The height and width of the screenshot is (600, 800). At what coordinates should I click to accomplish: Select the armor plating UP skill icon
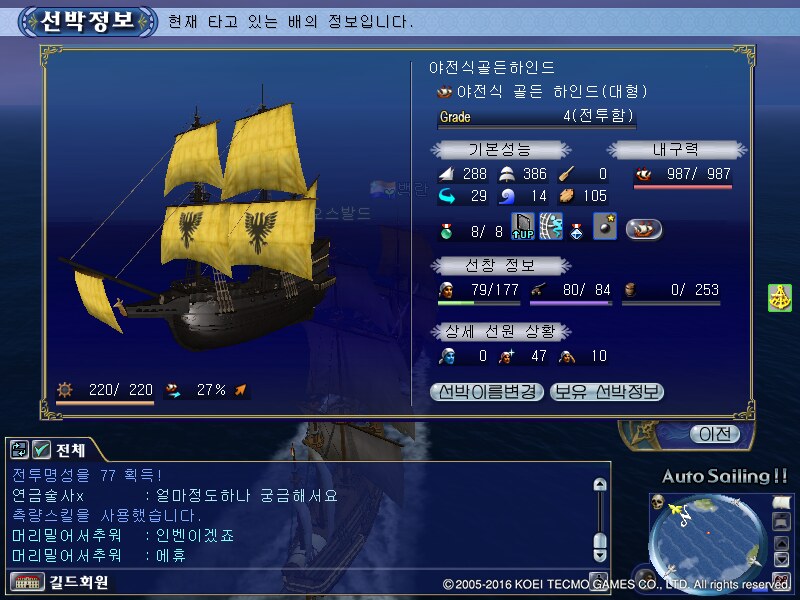click(x=523, y=228)
